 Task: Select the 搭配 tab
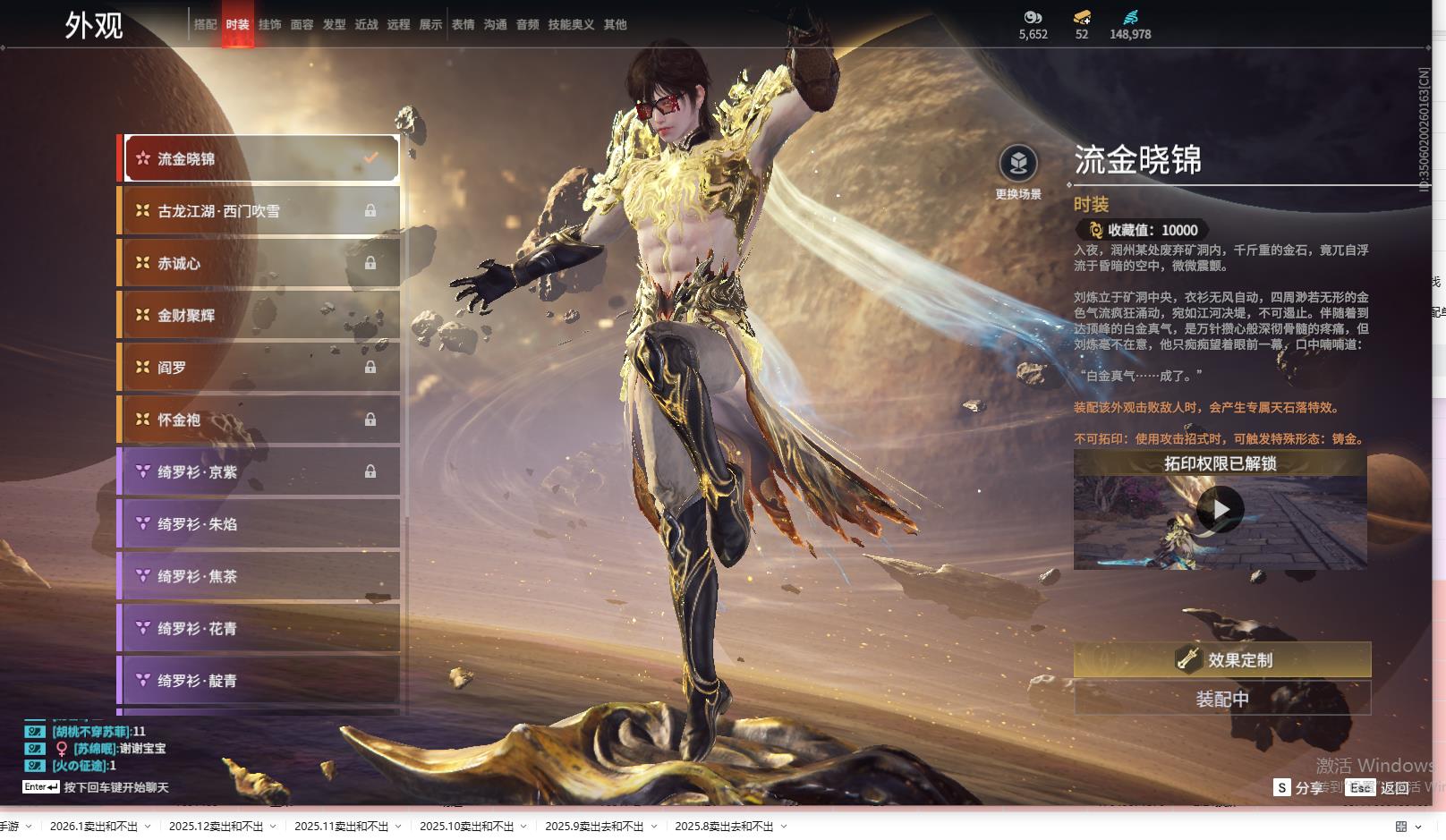tap(205, 25)
